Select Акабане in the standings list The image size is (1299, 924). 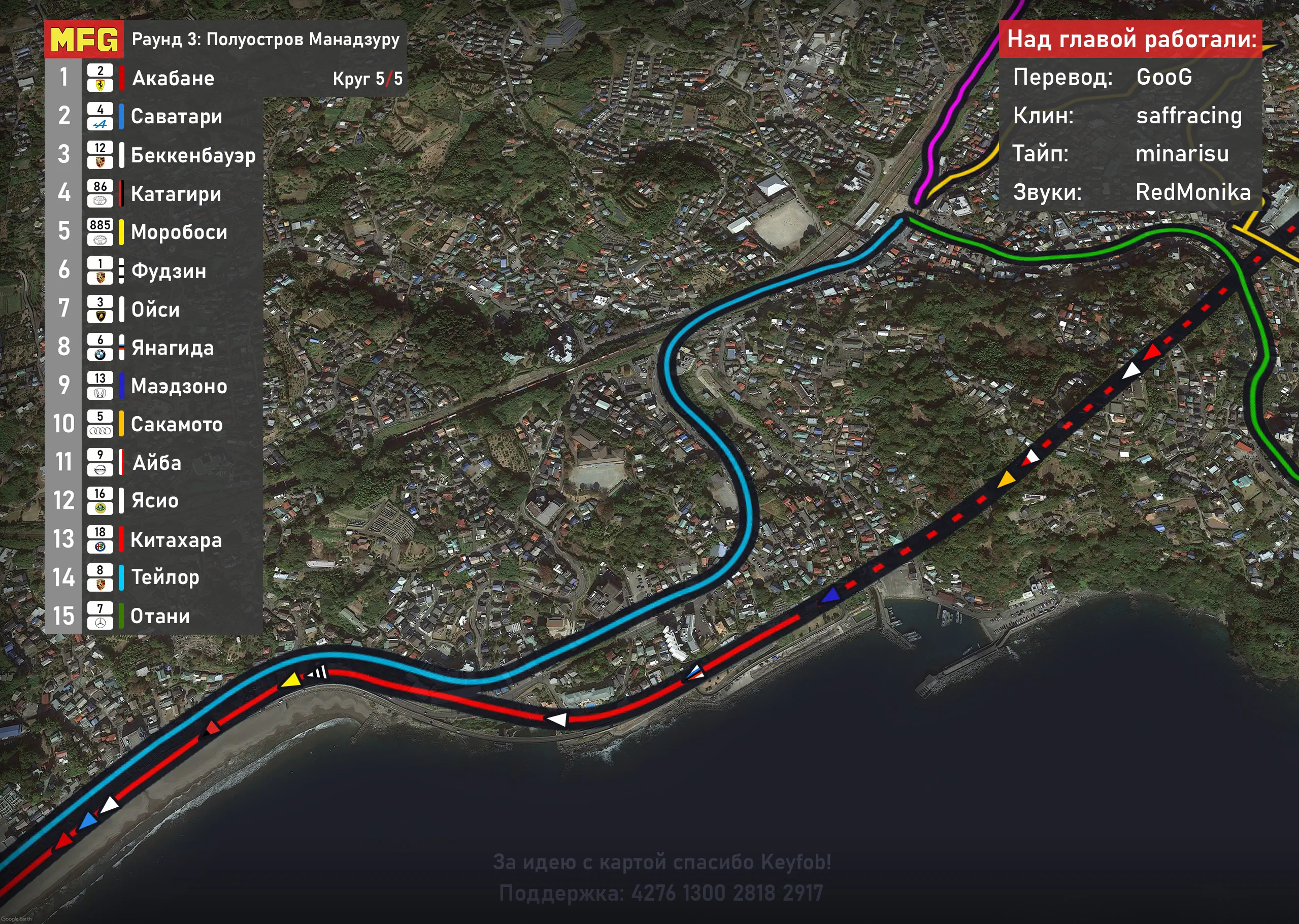pos(173,78)
